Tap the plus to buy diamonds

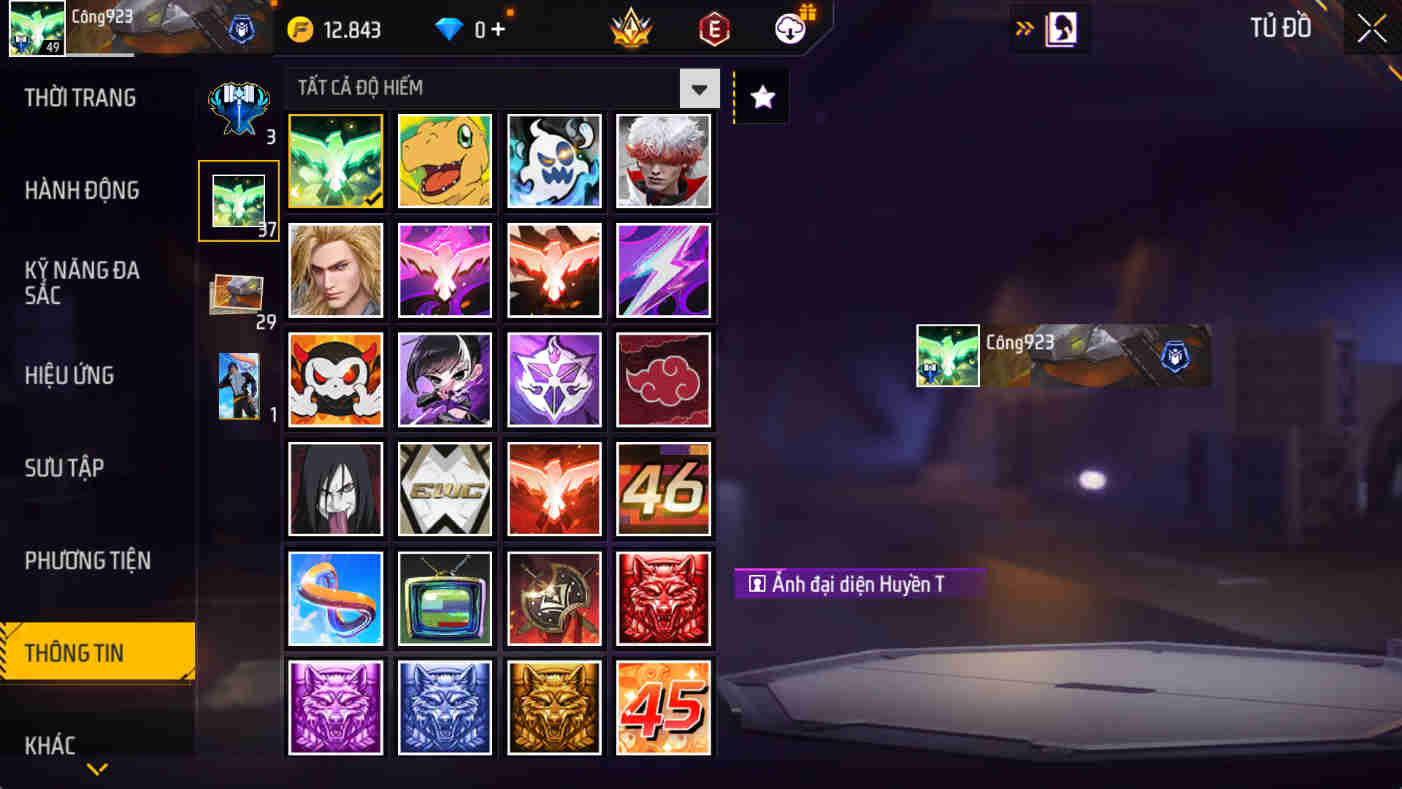(x=497, y=29)
